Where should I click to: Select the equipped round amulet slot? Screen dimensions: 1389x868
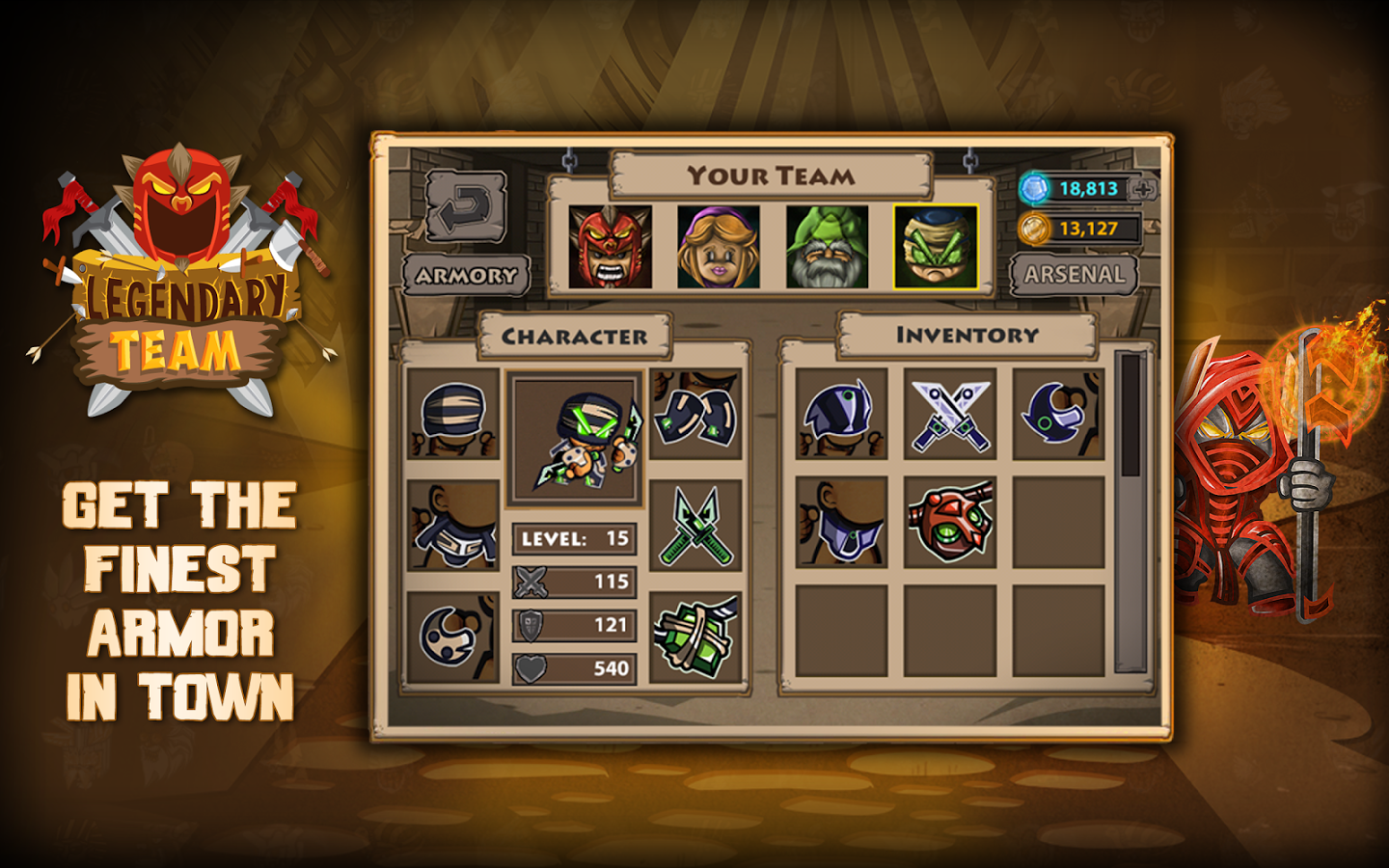tap(453, 637)
